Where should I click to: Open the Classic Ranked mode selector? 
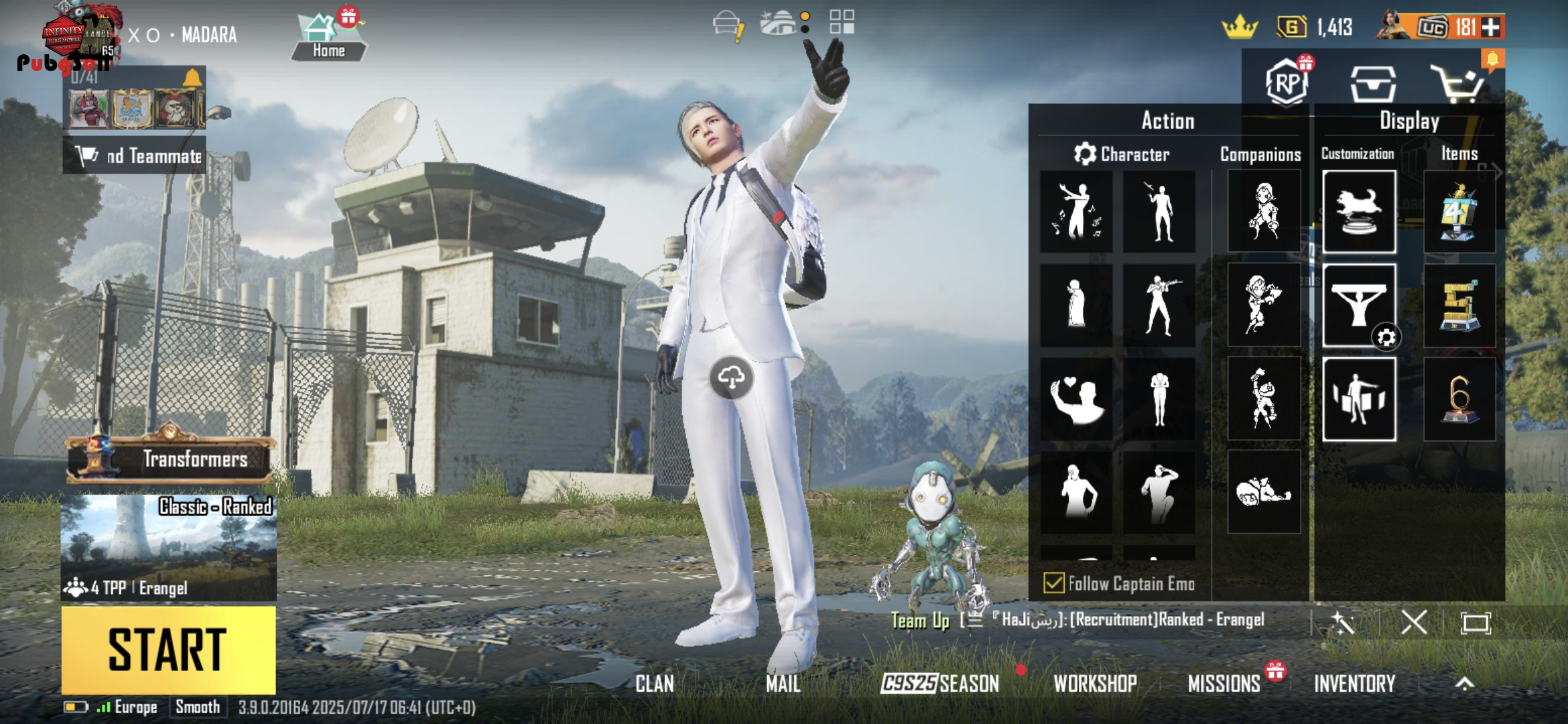(x=168, y=546)
